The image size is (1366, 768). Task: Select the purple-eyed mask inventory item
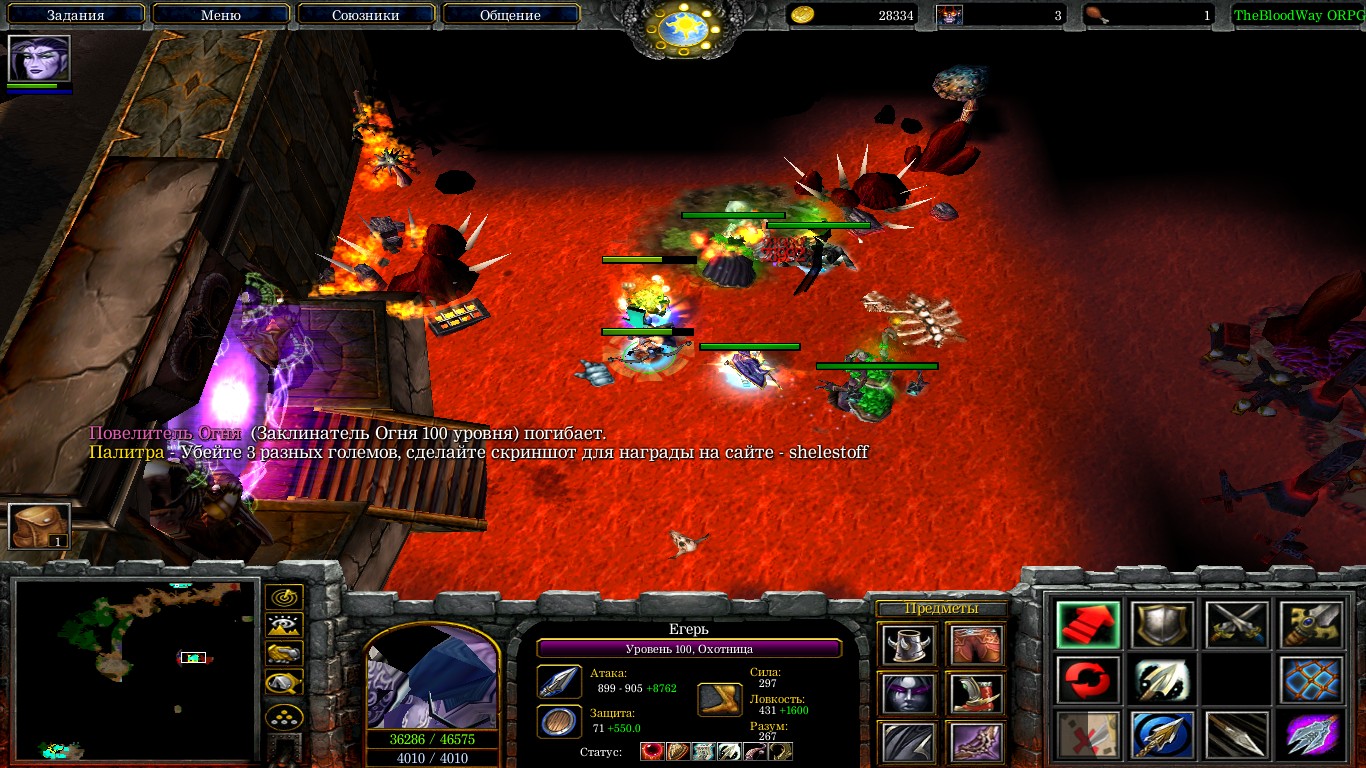point(908,693)
